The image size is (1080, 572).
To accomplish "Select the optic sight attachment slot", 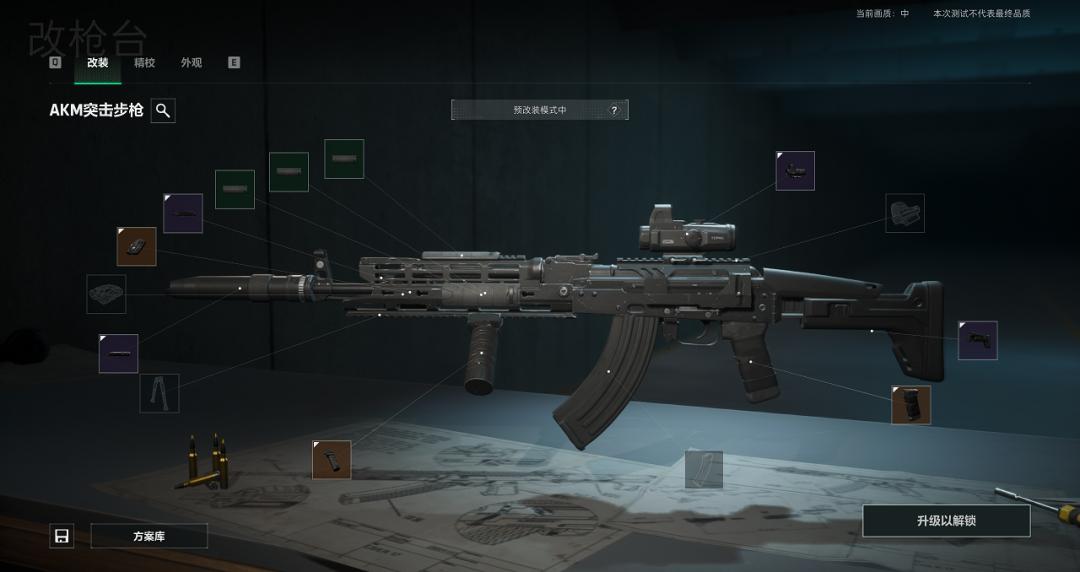I will click(x=795, y=171).
